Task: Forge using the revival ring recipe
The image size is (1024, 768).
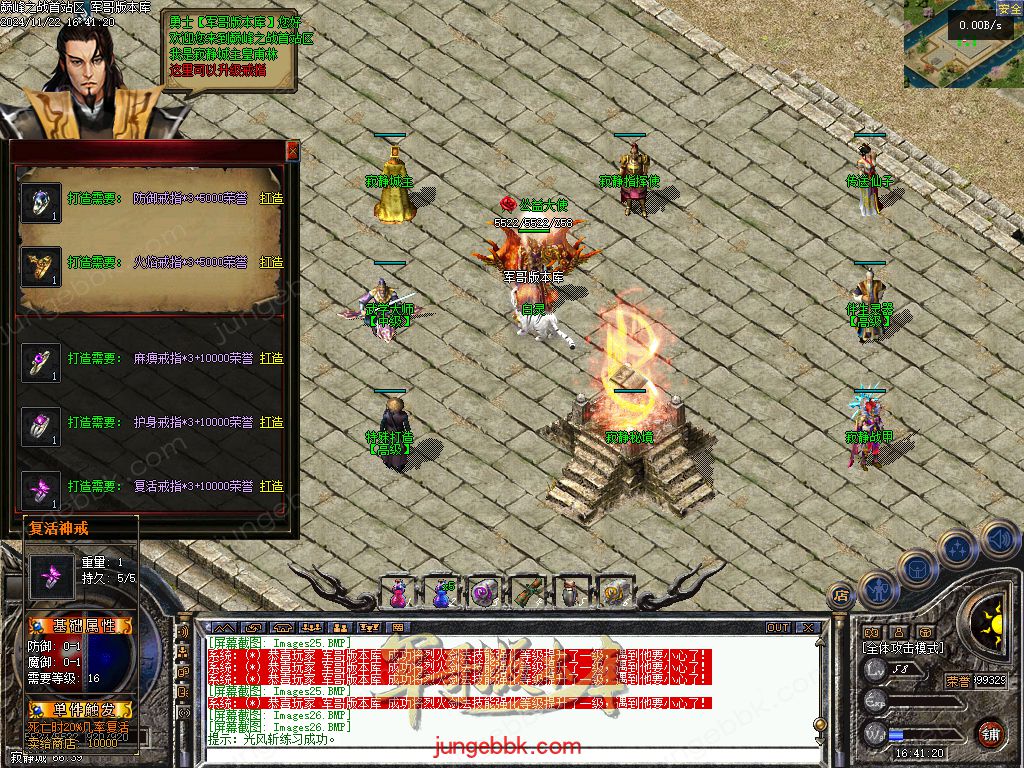Action: [271, 486]
